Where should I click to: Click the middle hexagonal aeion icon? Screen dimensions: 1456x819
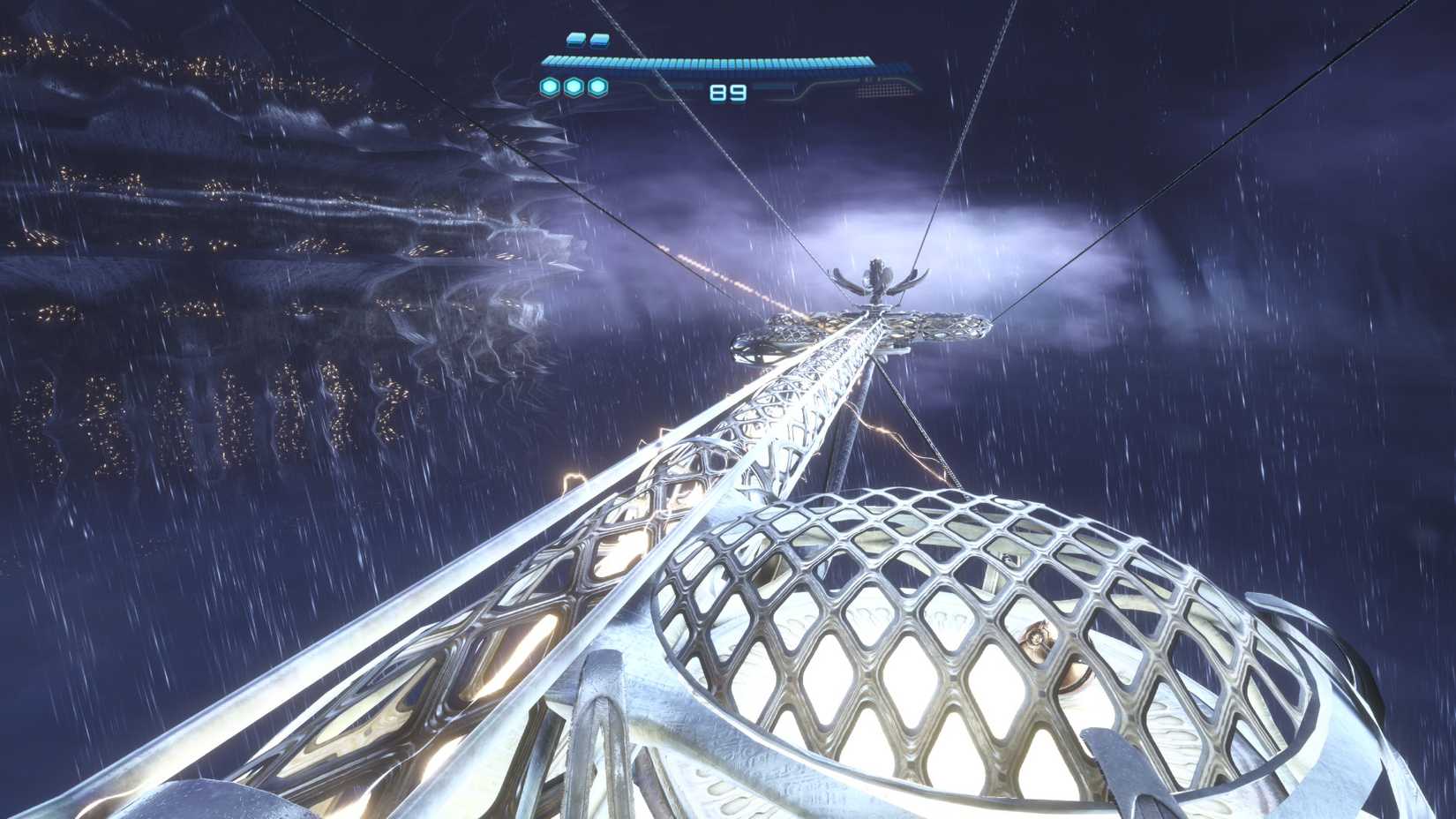point(572,86)
